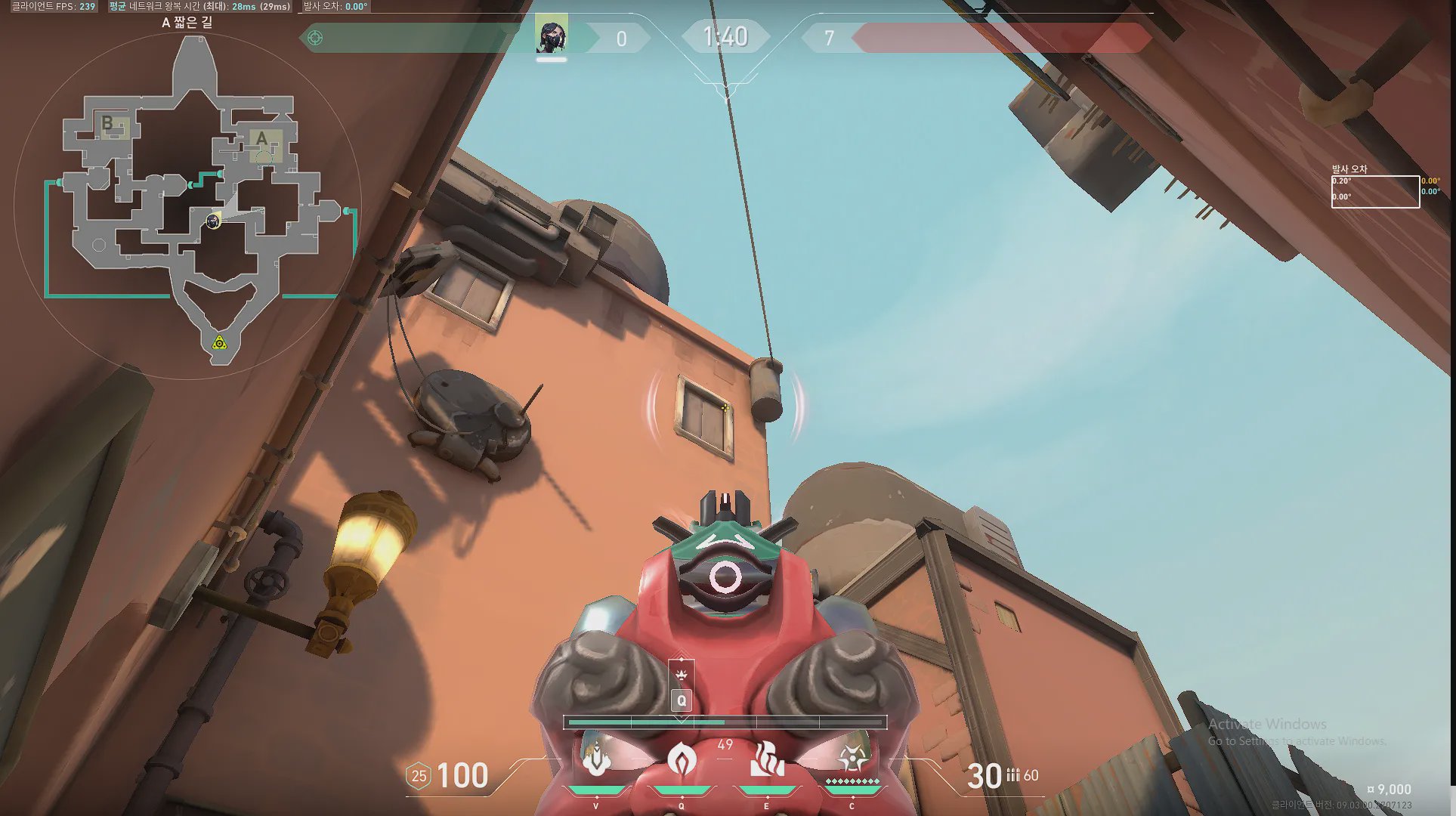Click the circular minimap
The image size is (1456, 816).
click(187, 206)
